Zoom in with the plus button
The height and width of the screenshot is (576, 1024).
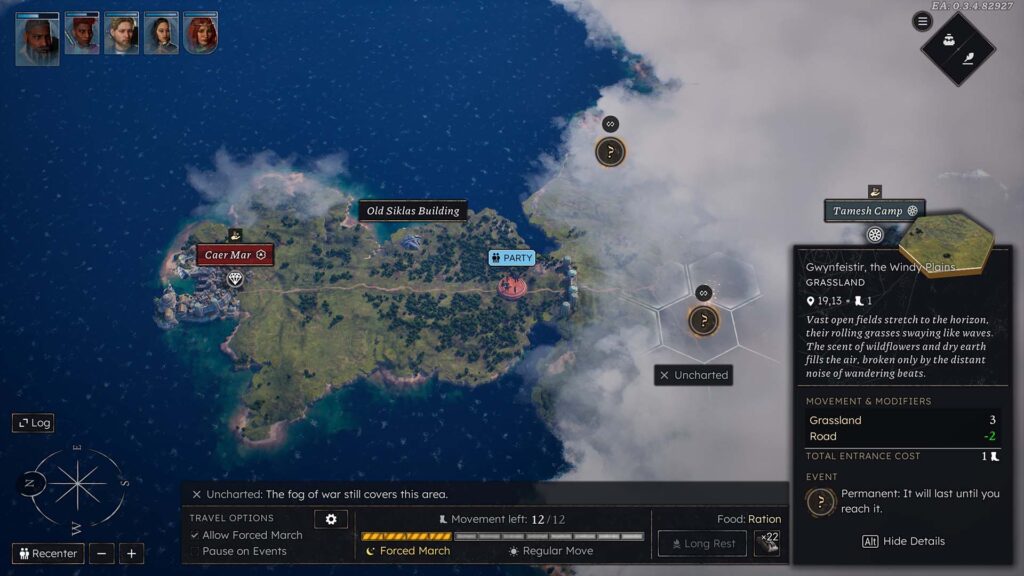(x=131, y=553)
